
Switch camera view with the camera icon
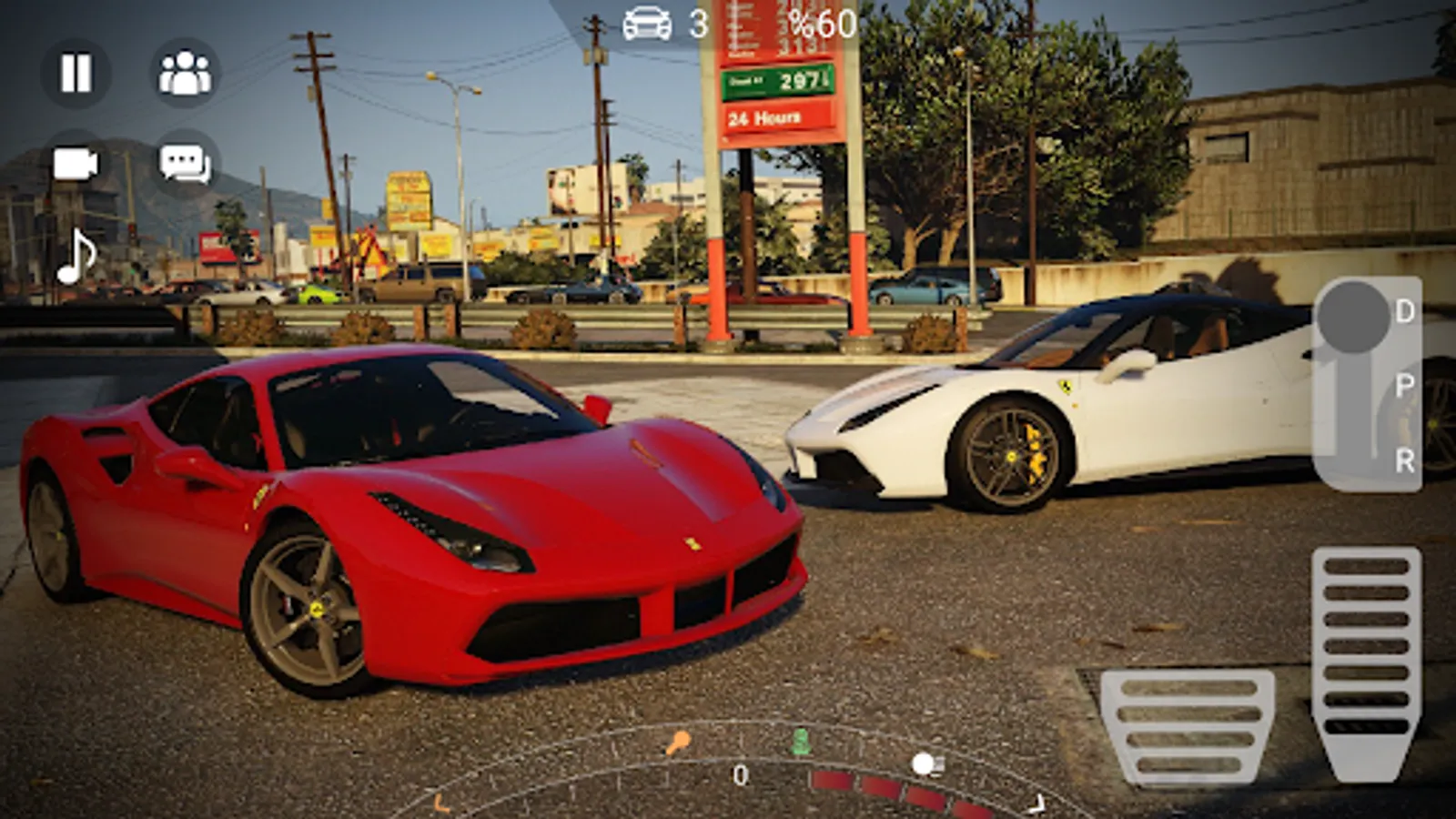click(76, 165)
